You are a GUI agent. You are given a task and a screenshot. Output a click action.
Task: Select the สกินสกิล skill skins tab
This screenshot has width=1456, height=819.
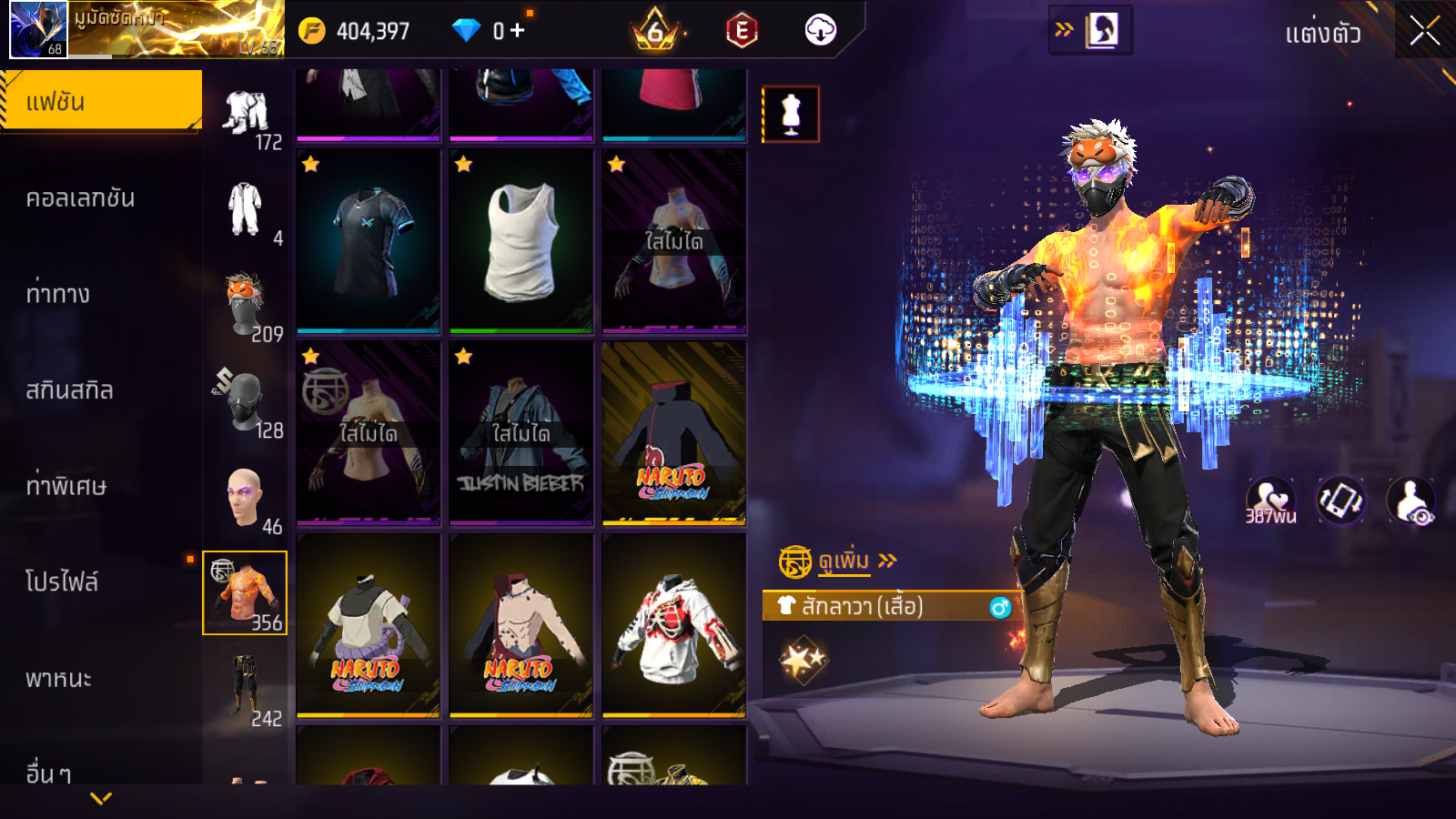70,390
